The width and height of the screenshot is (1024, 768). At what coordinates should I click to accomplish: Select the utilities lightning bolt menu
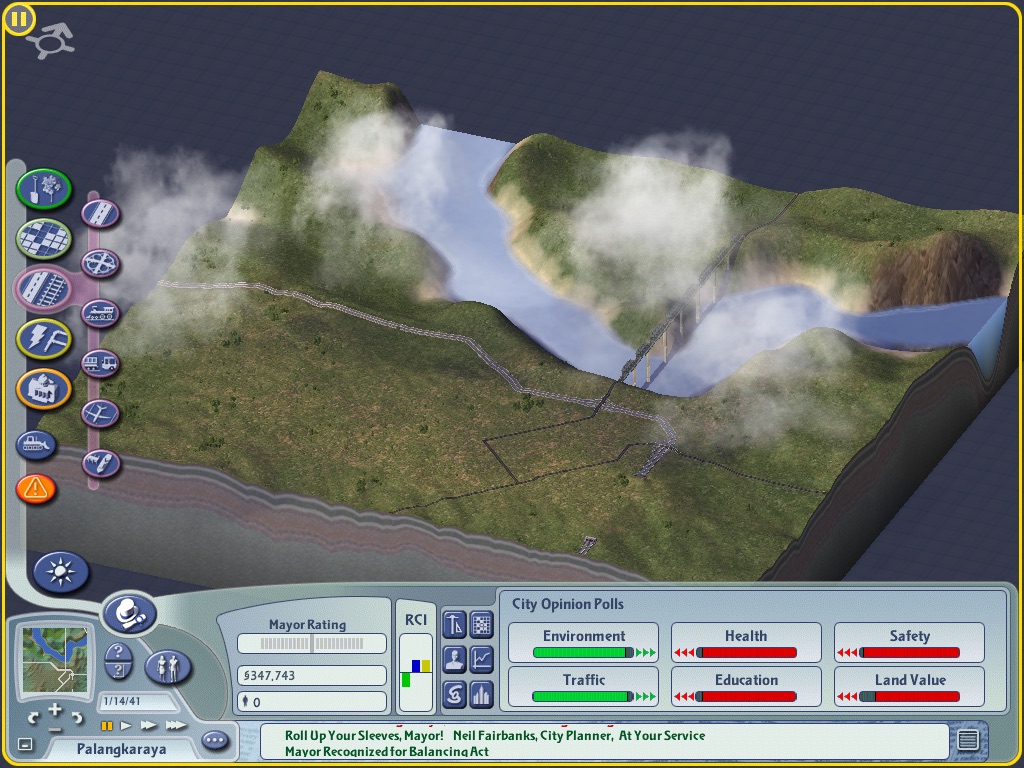[x=44, y=339]
